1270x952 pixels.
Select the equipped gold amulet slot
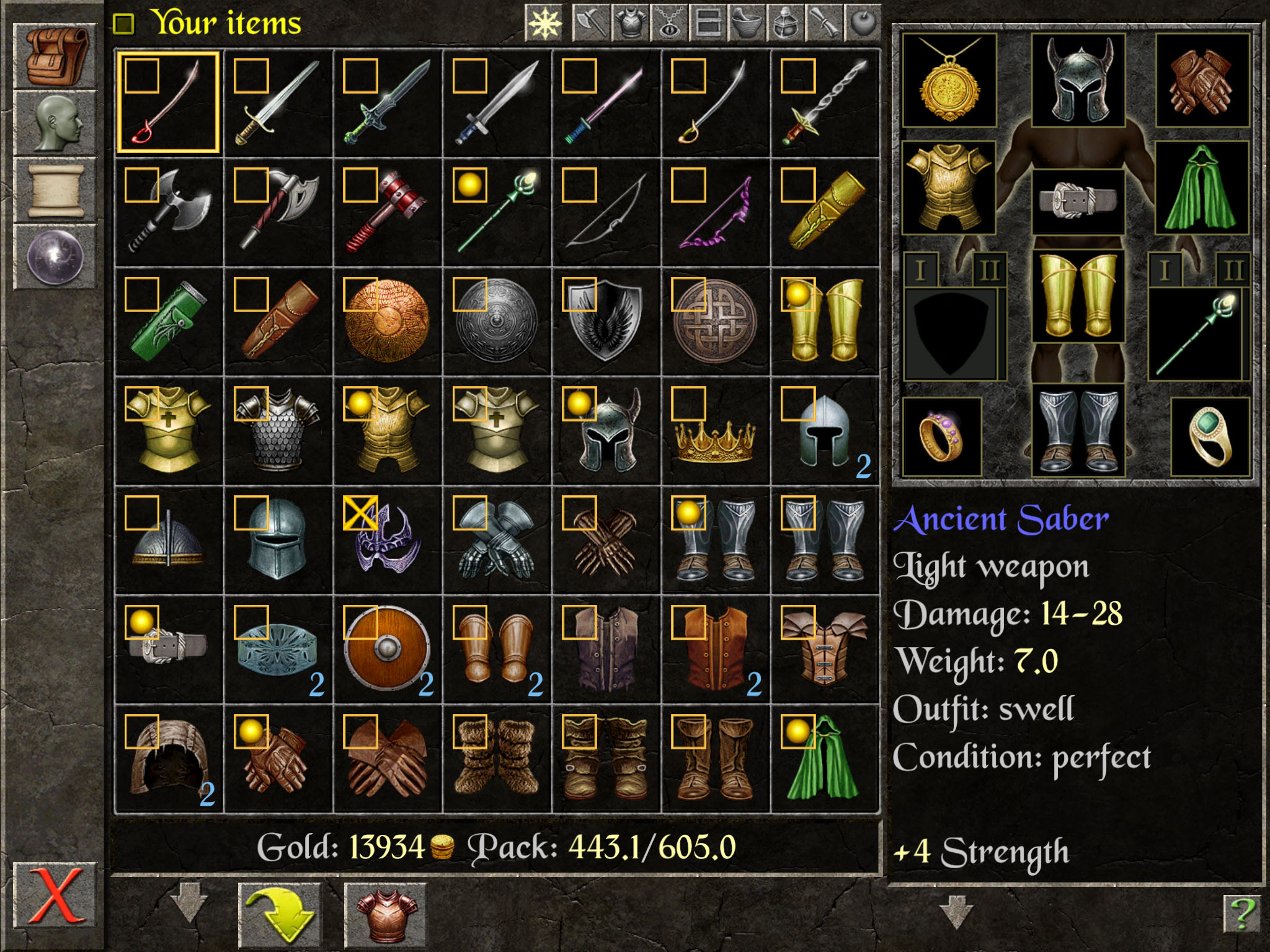(x=949, y=81)
